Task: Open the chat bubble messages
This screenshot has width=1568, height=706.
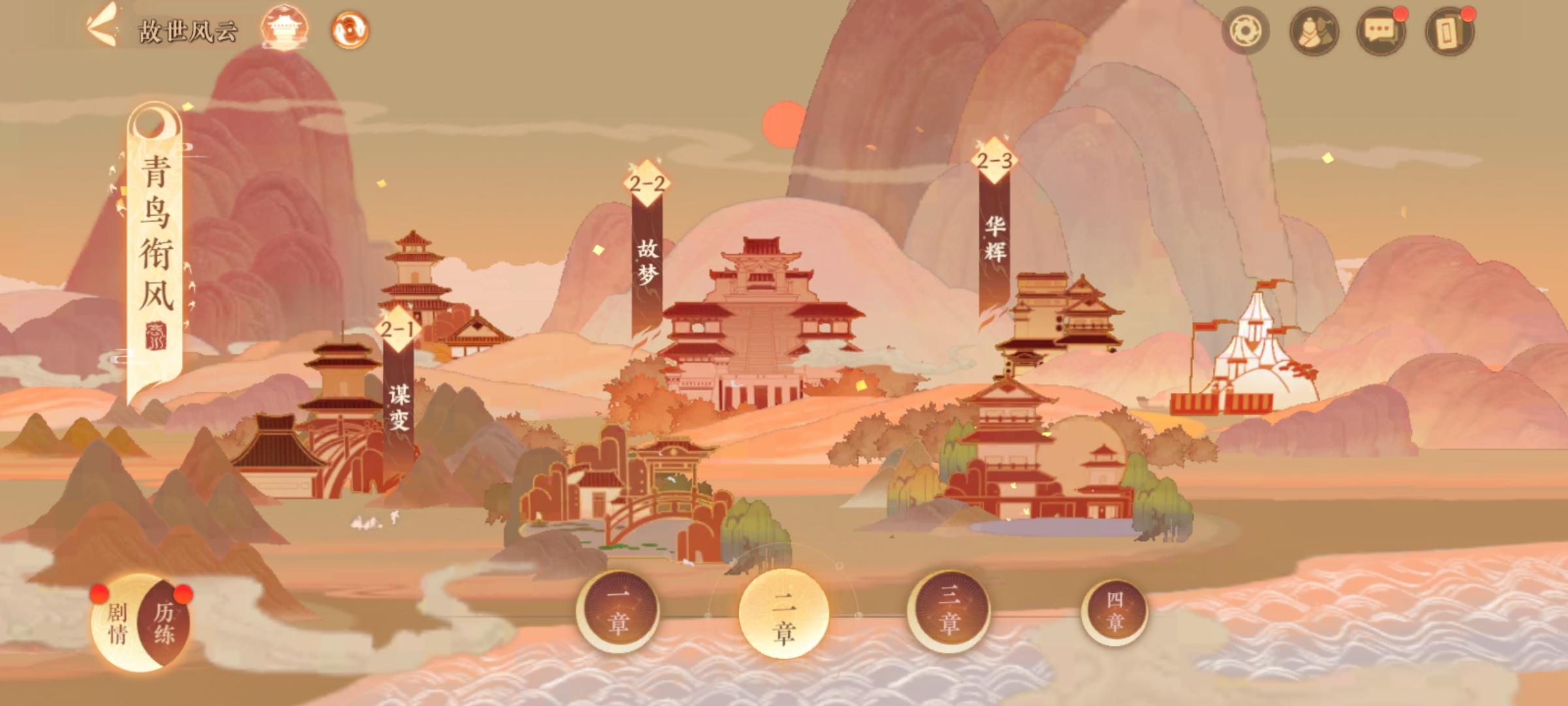Action: 1380,31
